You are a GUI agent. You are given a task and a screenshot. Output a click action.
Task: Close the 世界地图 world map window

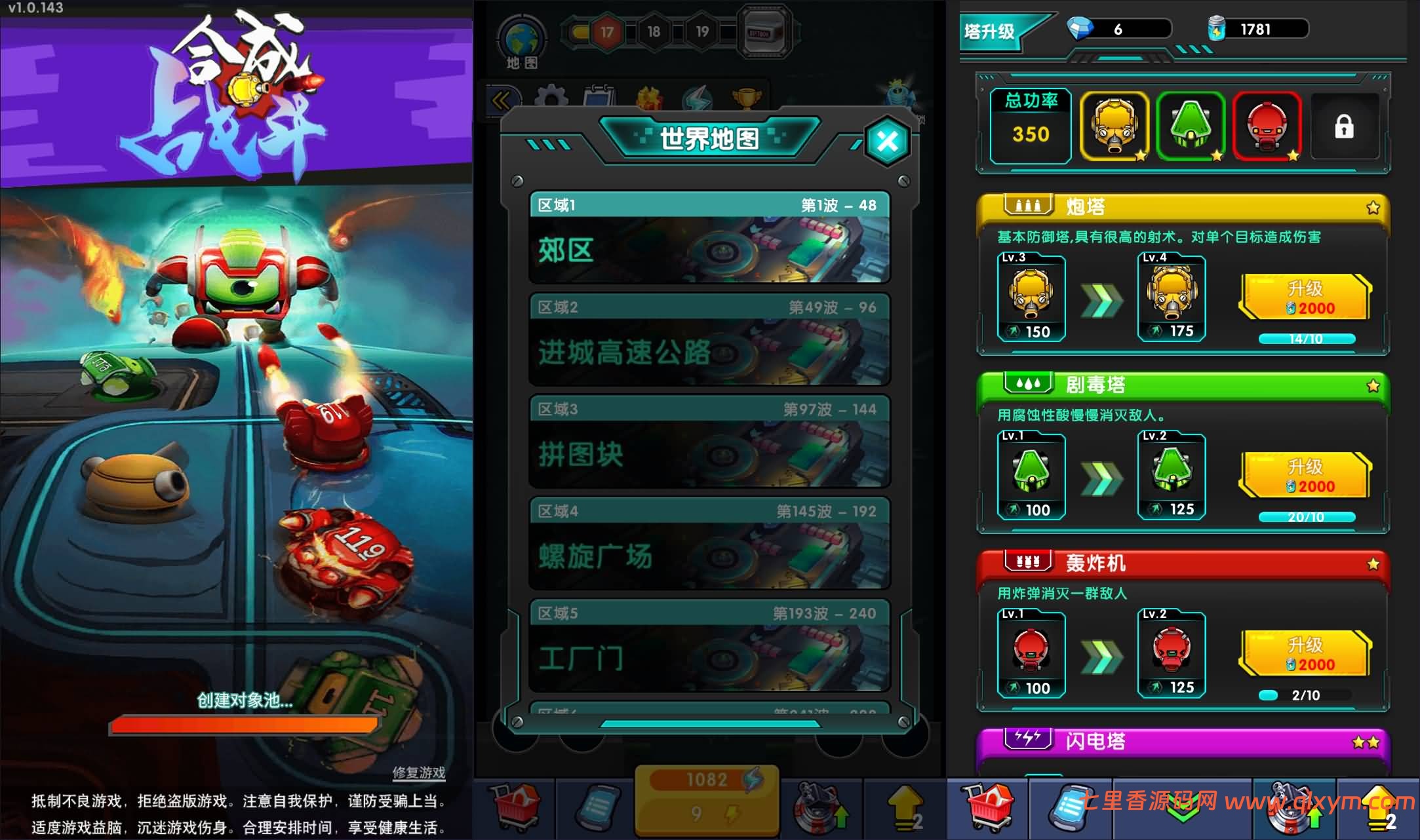point(886,142)
